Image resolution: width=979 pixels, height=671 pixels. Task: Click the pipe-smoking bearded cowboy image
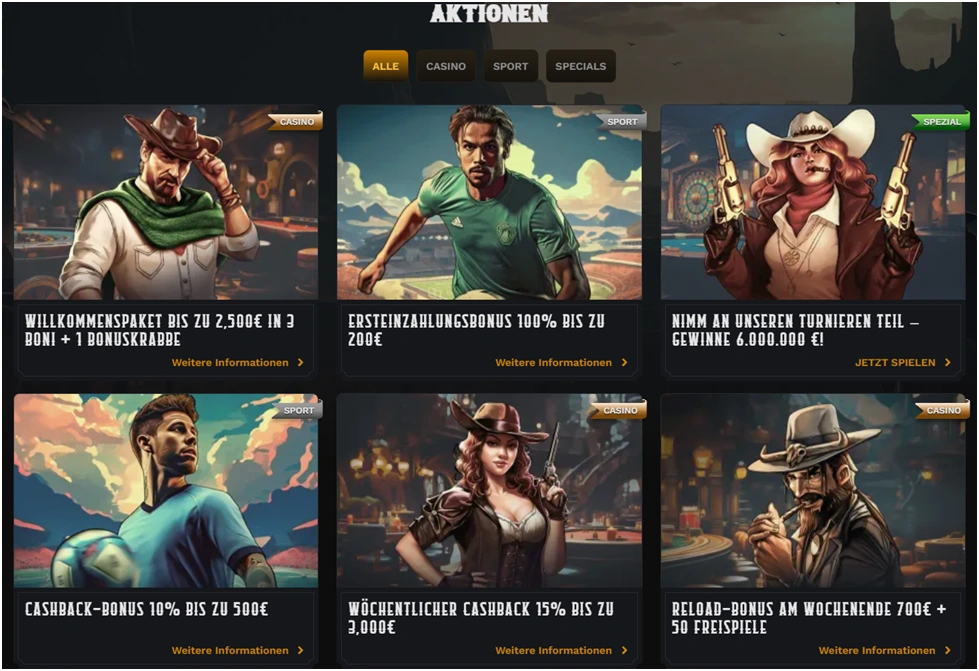[813, 490]
